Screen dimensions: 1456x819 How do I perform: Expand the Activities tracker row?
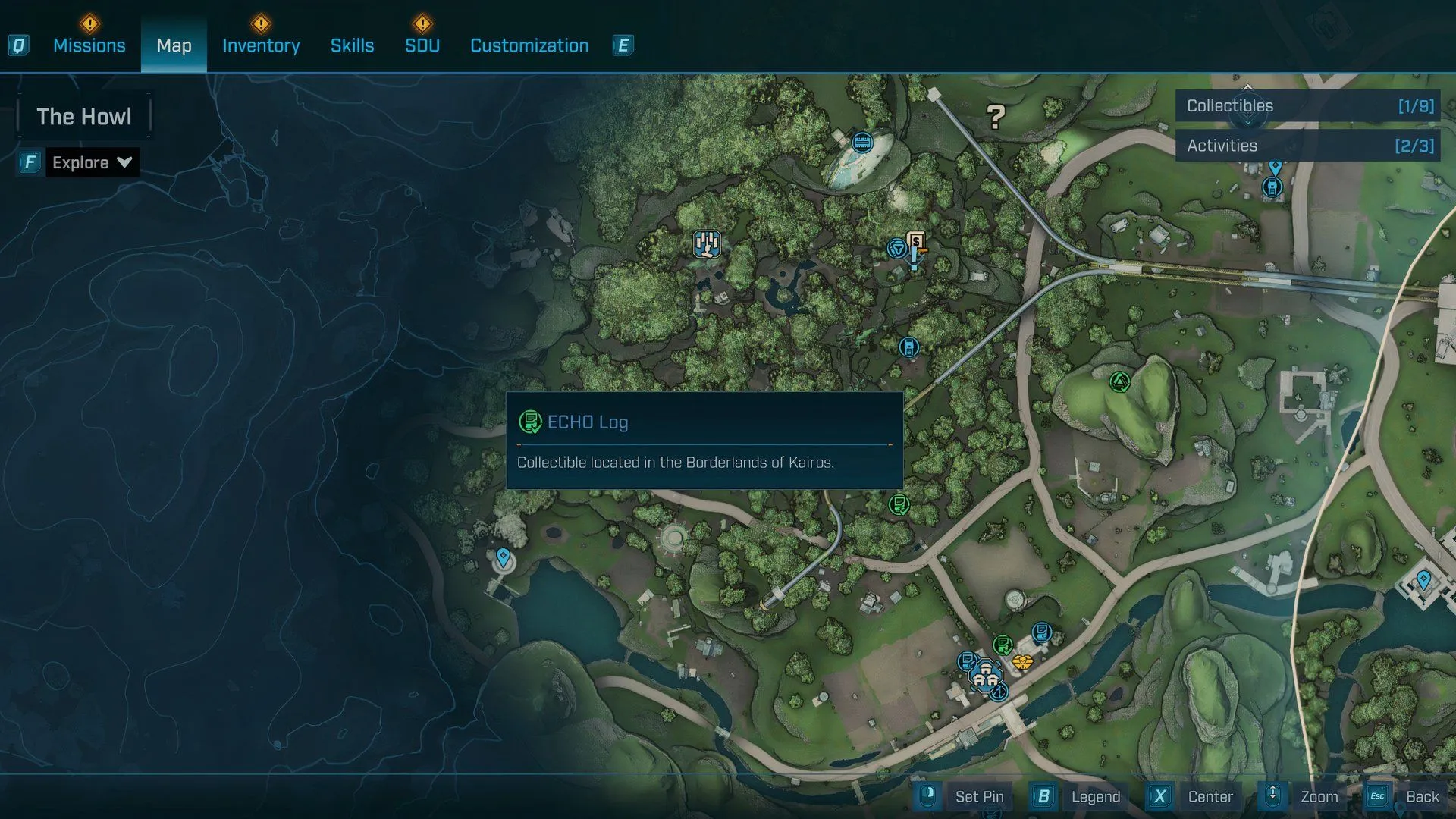[1309, 146]
